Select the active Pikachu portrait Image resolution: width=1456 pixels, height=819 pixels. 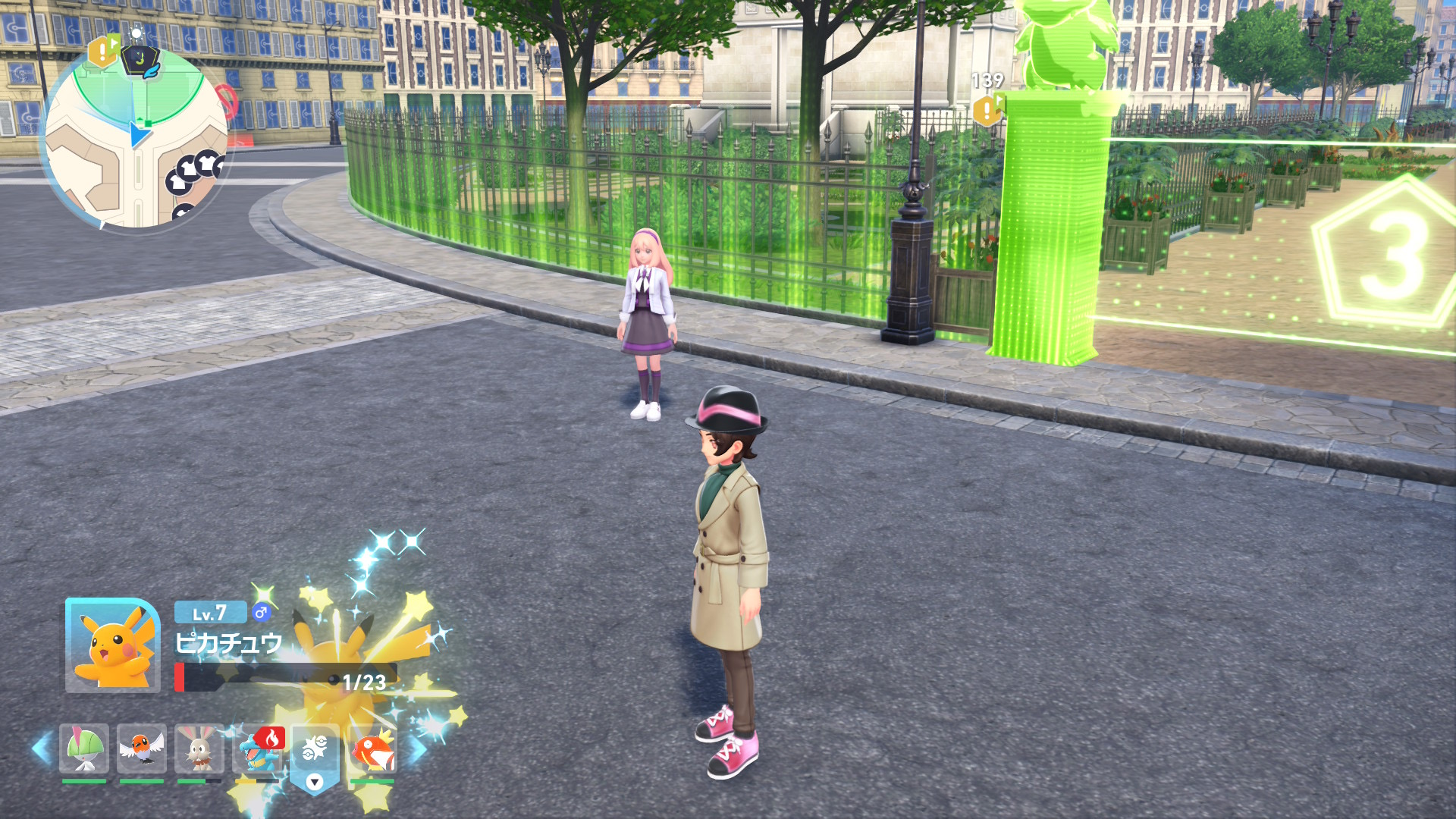pos(113,645)
